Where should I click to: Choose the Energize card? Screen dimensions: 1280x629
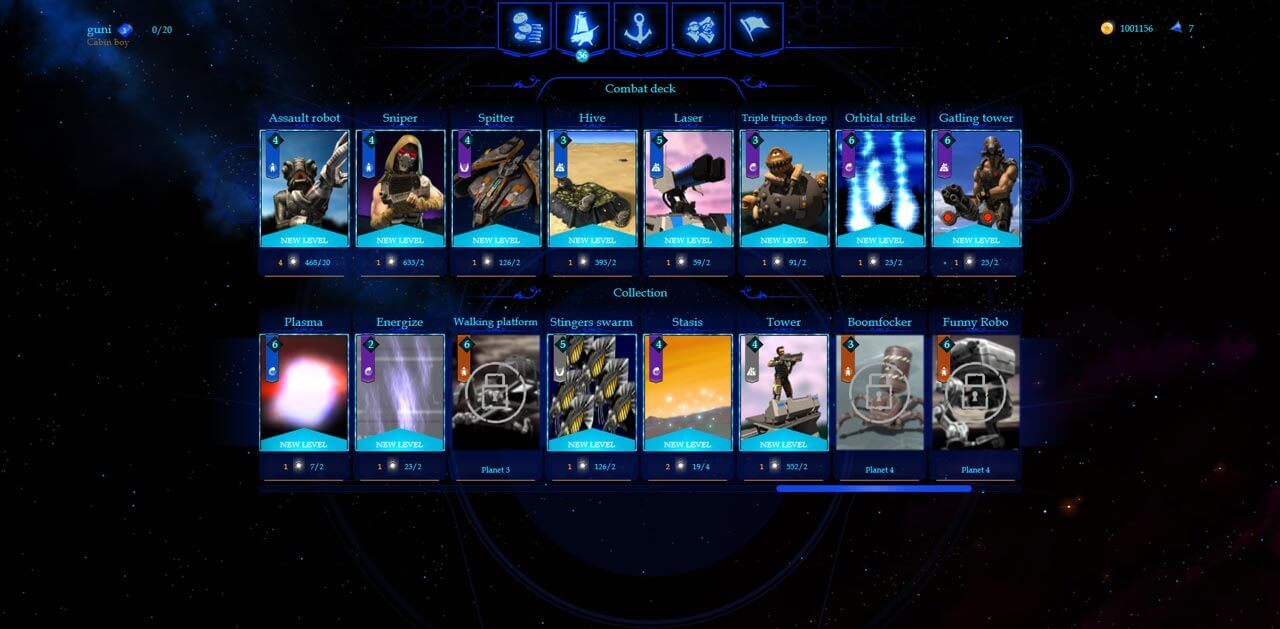400,392
